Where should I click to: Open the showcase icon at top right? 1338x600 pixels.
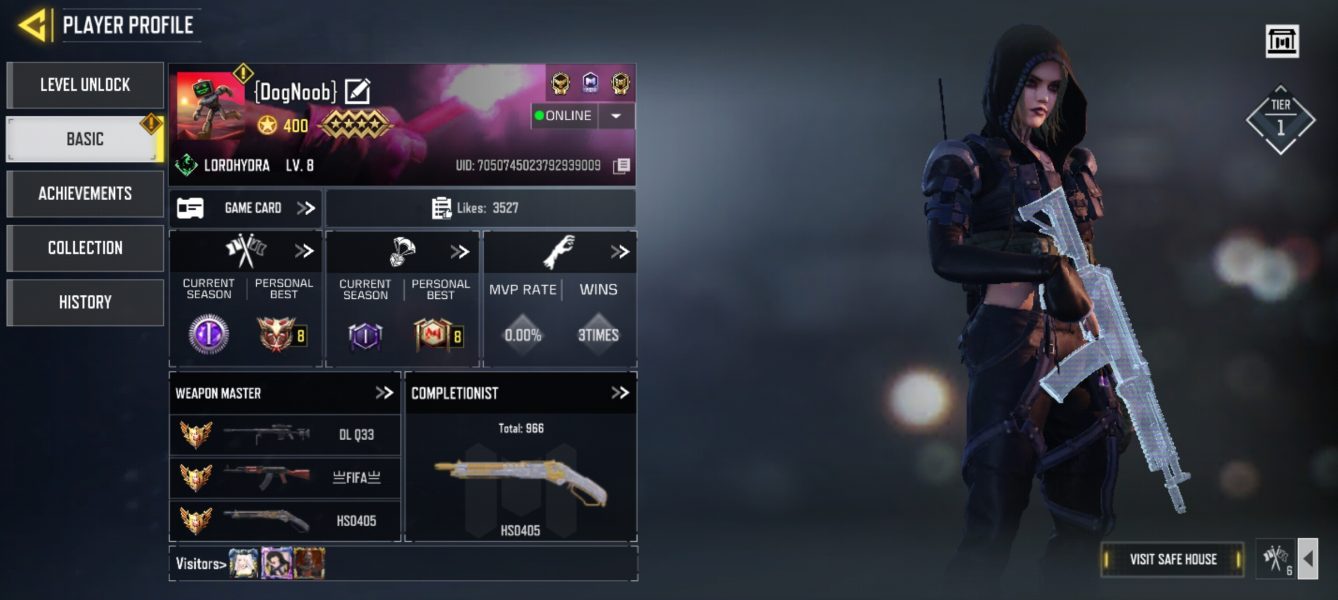[x=1281, y=41]
